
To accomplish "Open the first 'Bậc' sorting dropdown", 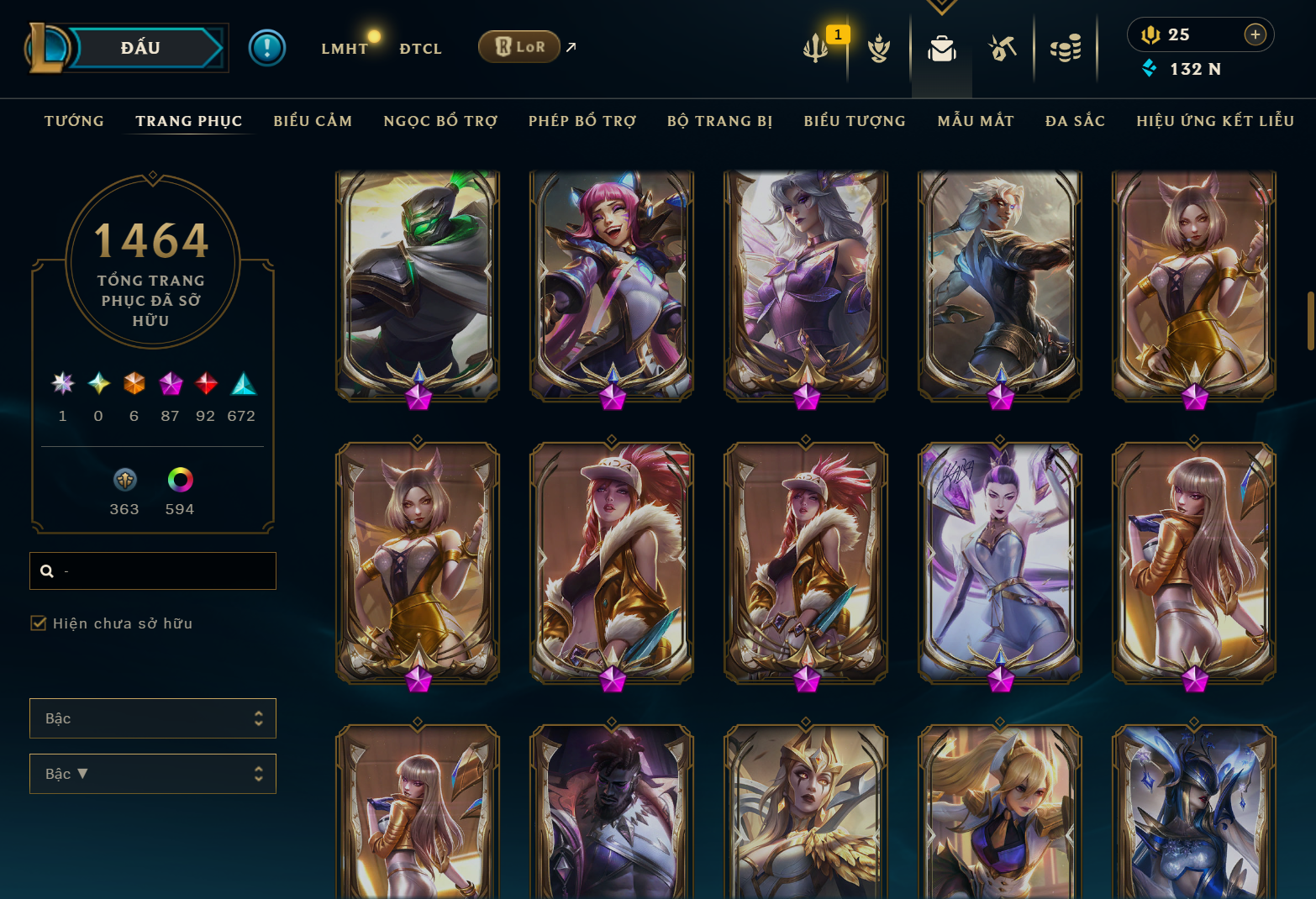I will [x=152, y=718].
